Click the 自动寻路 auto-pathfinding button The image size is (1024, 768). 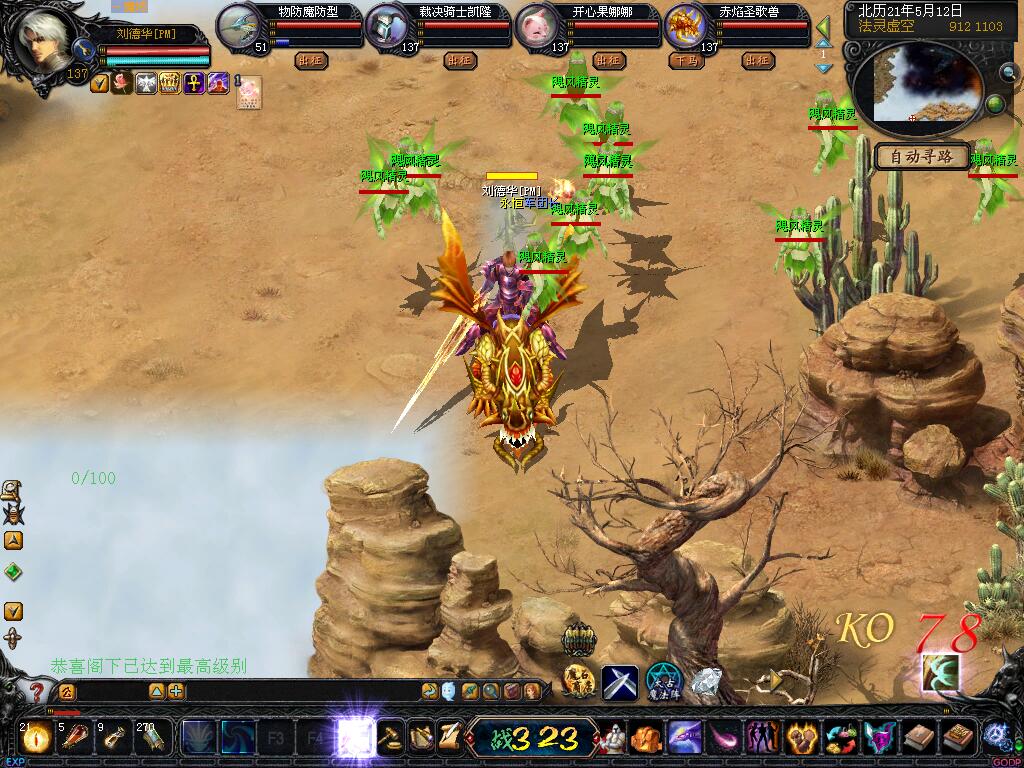pos(922,156)
